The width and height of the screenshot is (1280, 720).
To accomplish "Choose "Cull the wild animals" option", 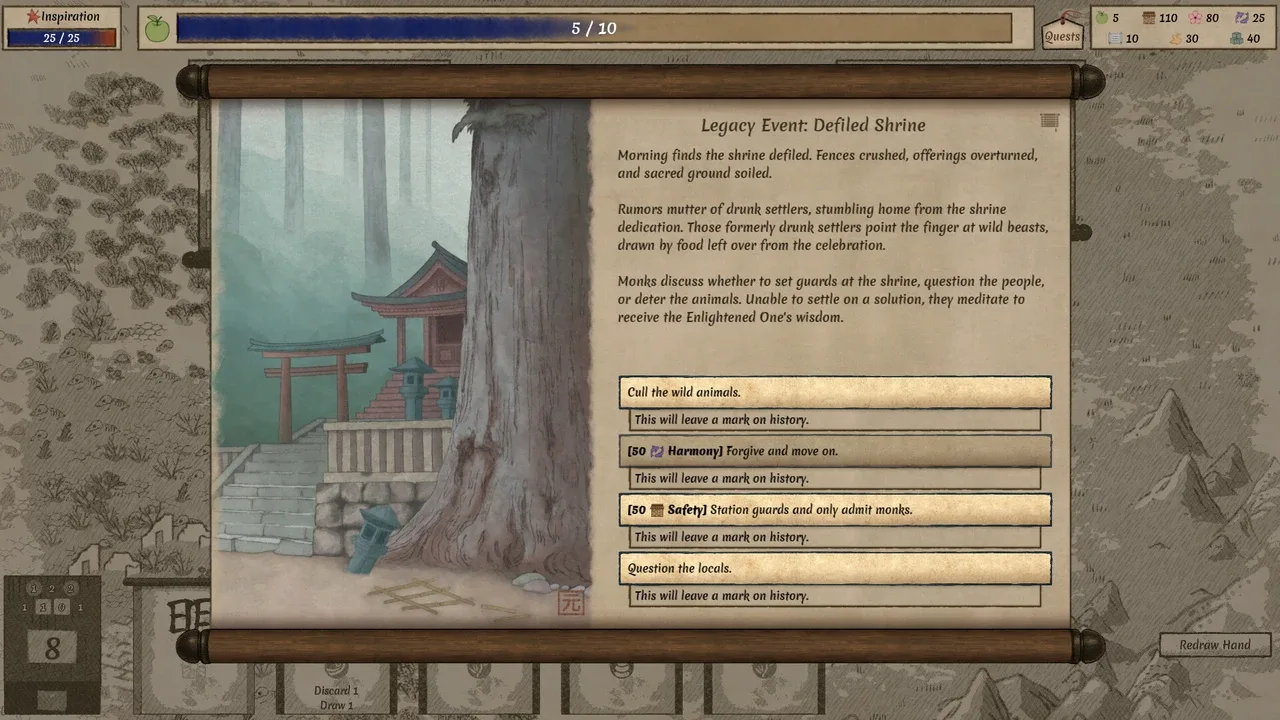I will click(834, 392).
